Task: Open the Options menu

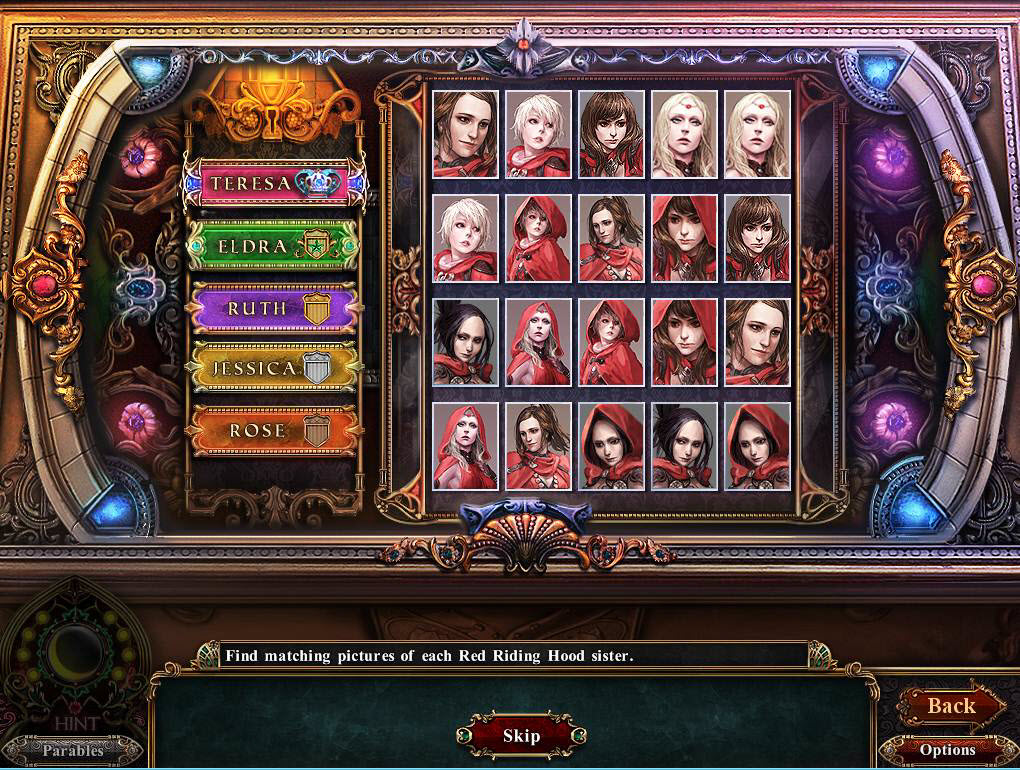Action: point(947,750)
